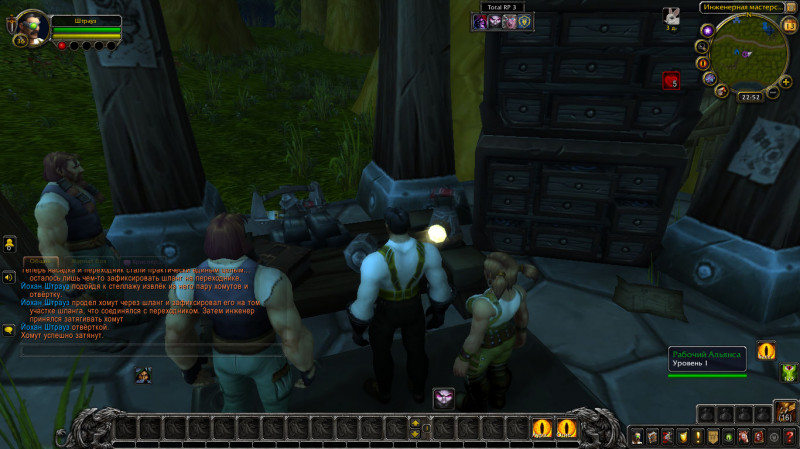Open the guild banner micro button
The height and width of the screenshot is (449, 800).
pos(713,437)
